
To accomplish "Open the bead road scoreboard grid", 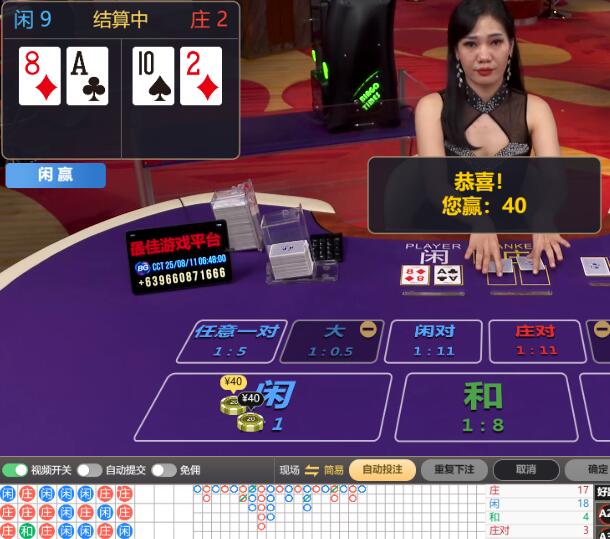I will pyautogui.click(x=66, y=512).
